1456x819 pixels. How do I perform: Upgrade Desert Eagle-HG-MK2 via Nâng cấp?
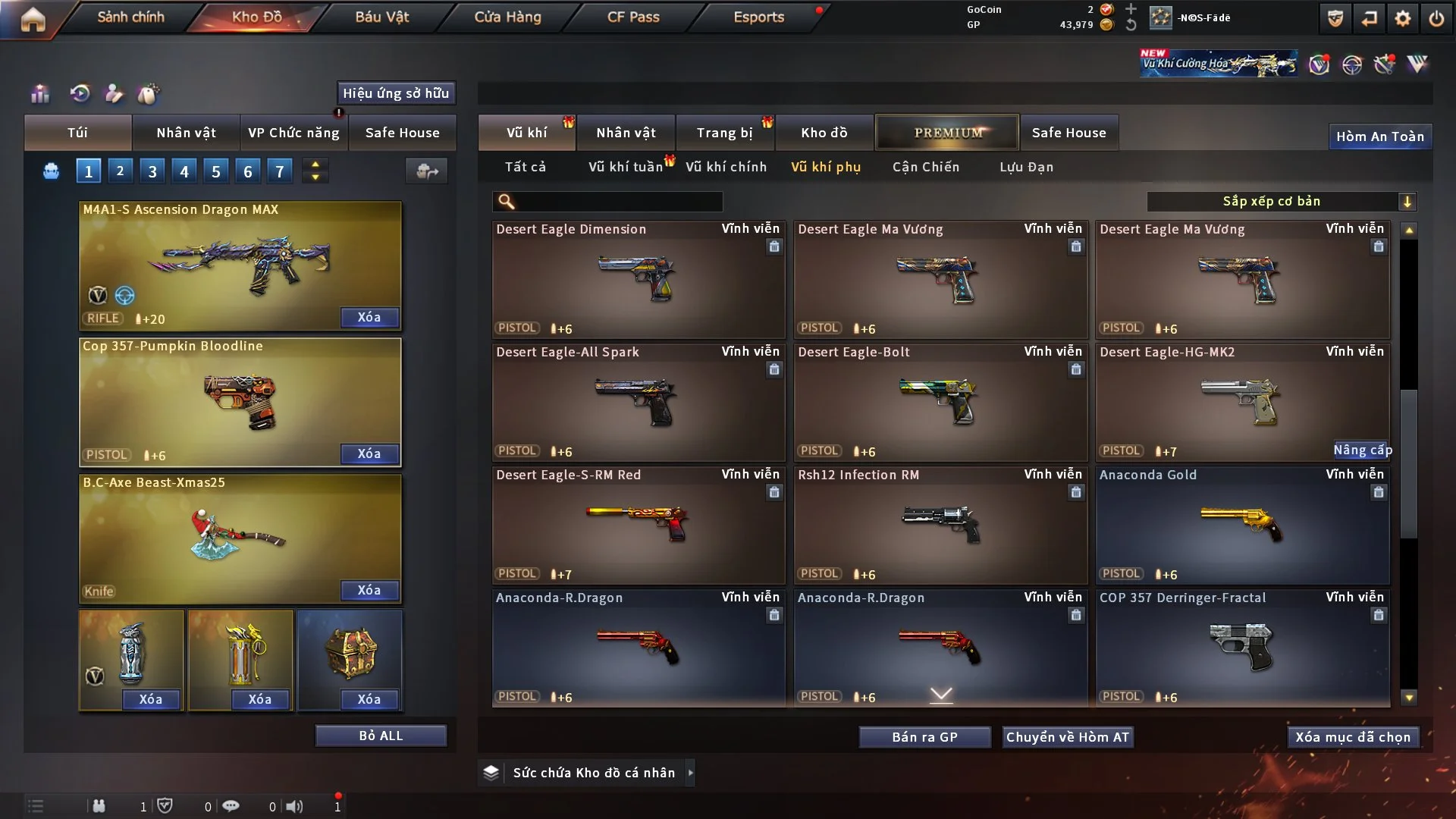[1362, 450]
